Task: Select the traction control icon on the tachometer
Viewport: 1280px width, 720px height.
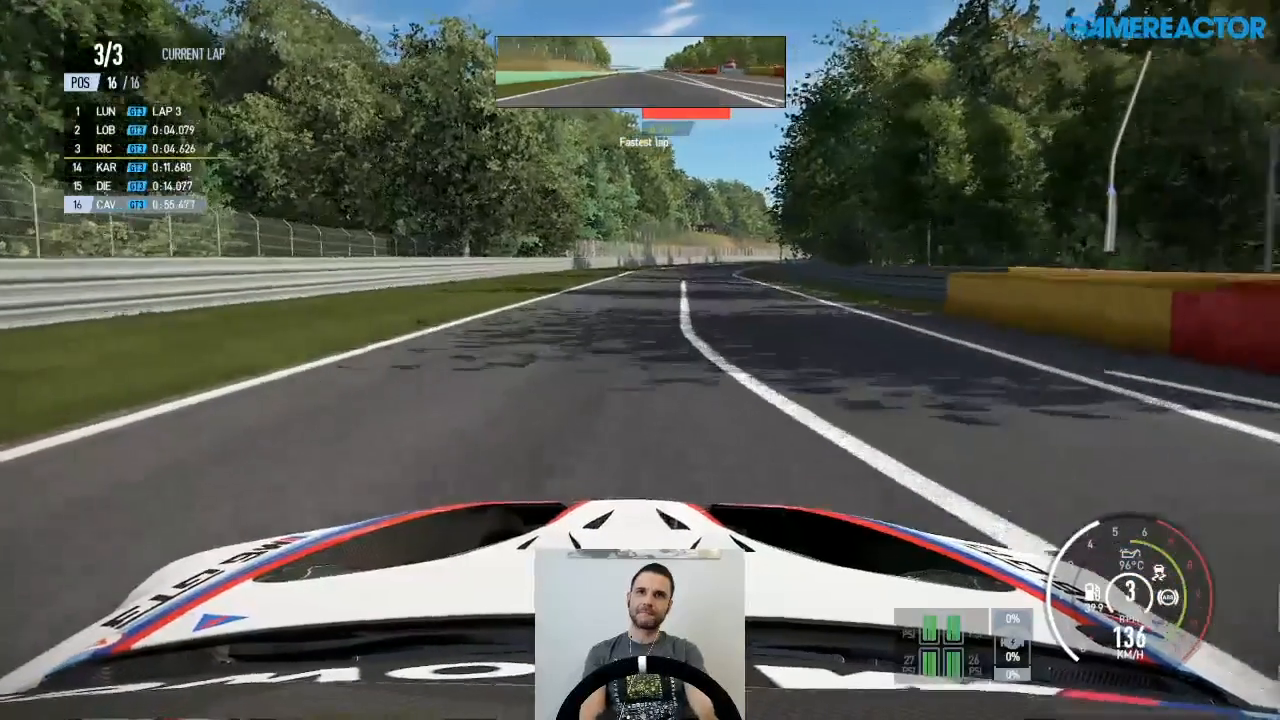Action: point(1159,572)
